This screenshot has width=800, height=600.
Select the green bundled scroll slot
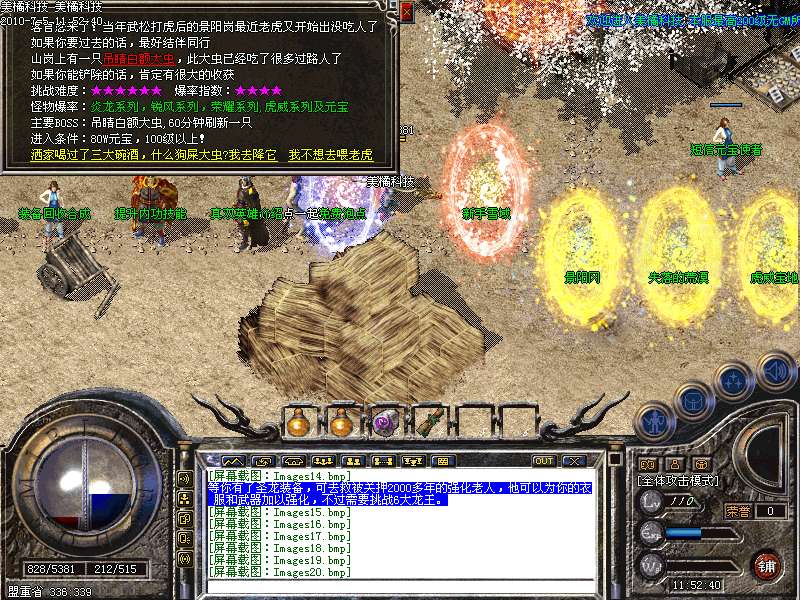tap(427, 423)
